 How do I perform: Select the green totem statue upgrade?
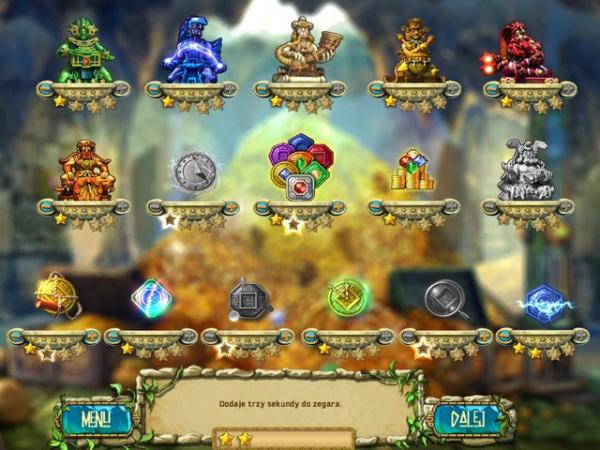point(85,51)
